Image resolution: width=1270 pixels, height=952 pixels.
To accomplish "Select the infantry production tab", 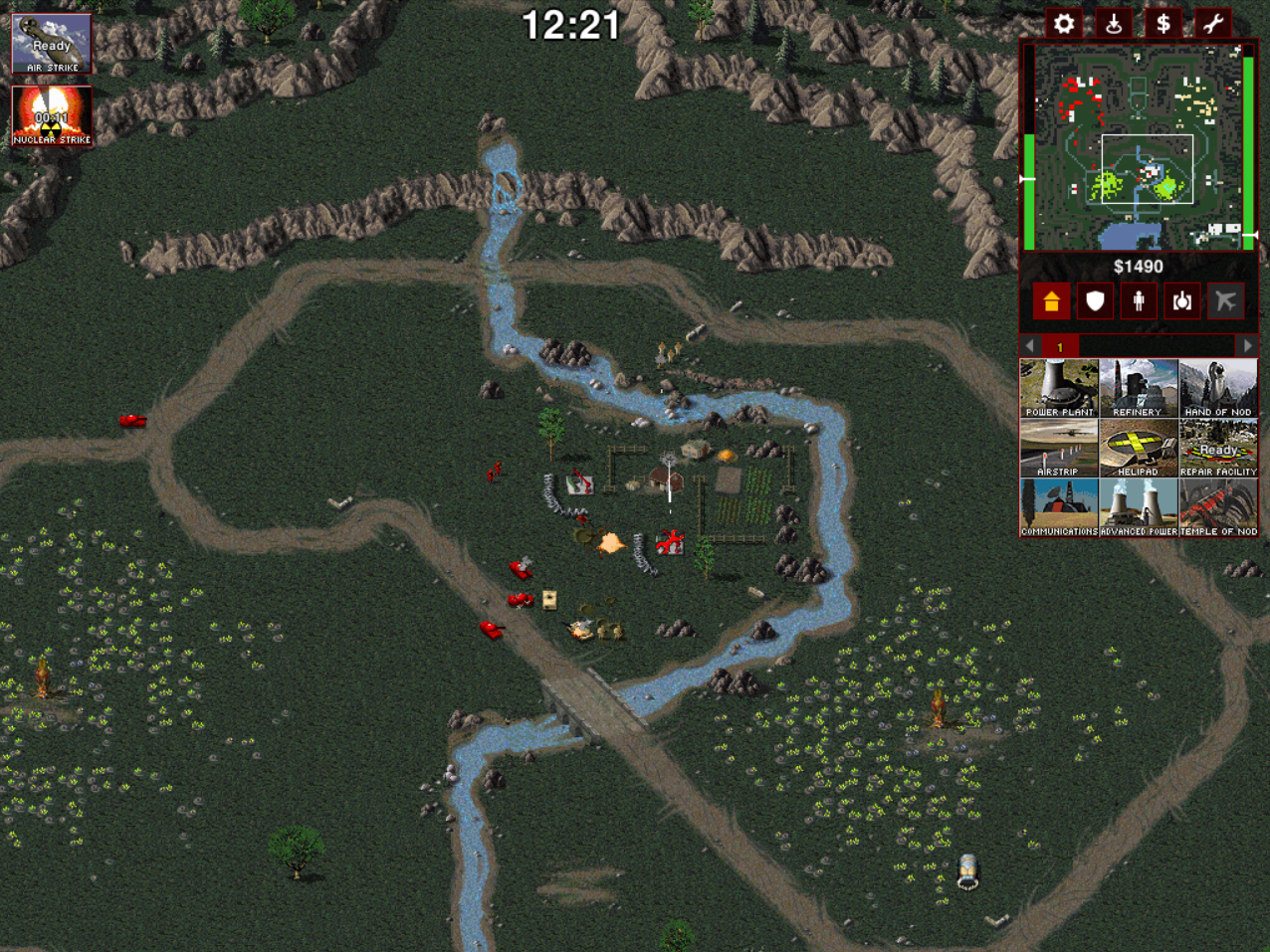I will (x=1139, y=301).
